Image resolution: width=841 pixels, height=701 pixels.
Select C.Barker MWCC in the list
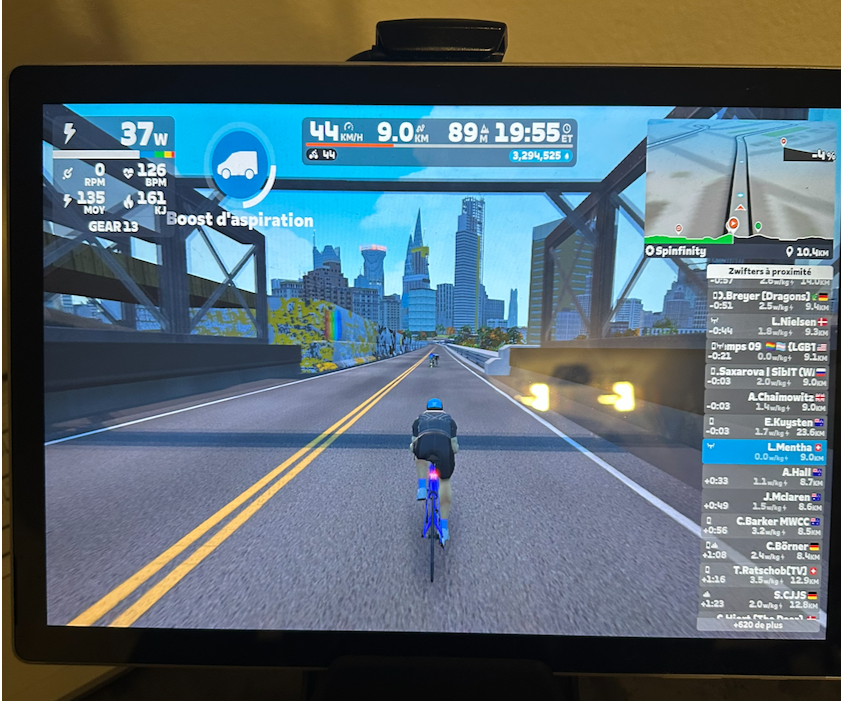tap(765, 526)
